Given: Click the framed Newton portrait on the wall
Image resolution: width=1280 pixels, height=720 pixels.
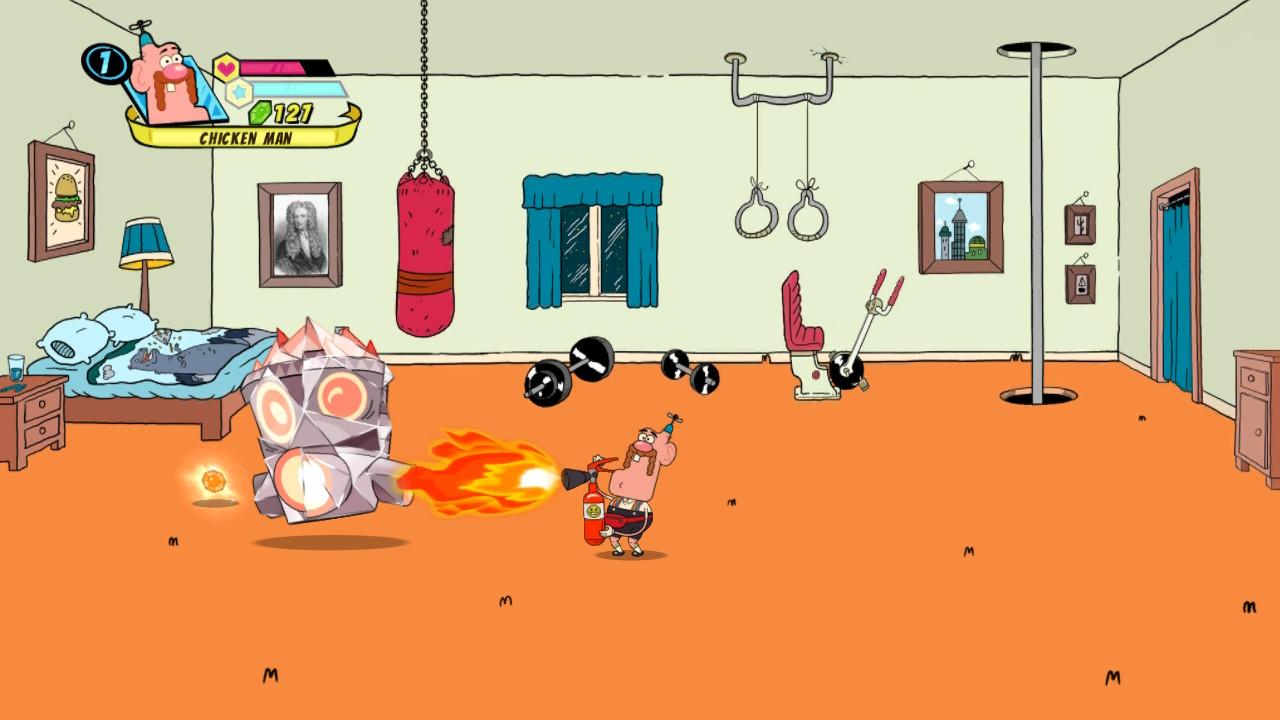Looking at the screenshot, I should [298, 233].
